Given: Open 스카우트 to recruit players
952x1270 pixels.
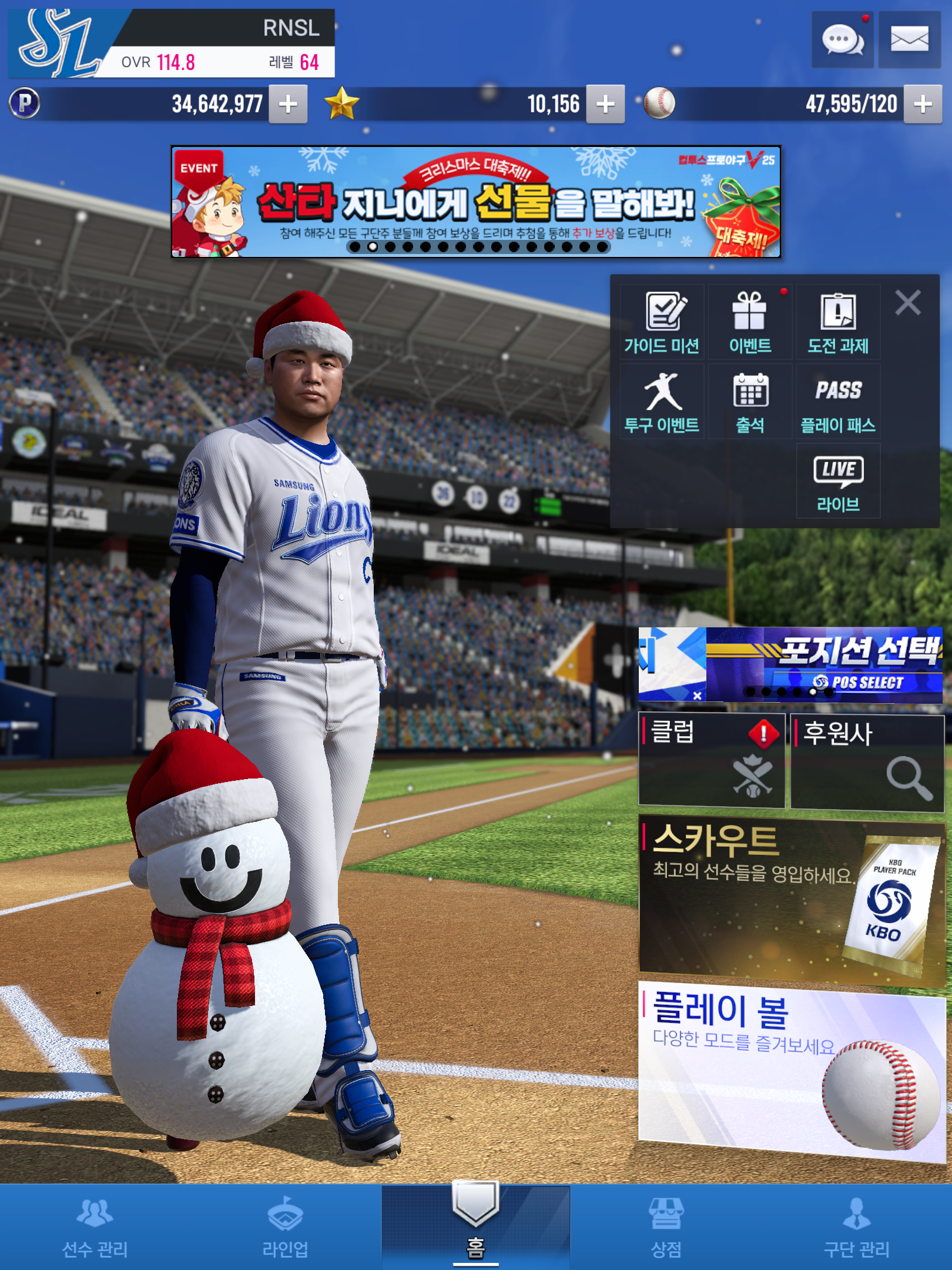Looking at the screenshot, I should coord(791,900).
